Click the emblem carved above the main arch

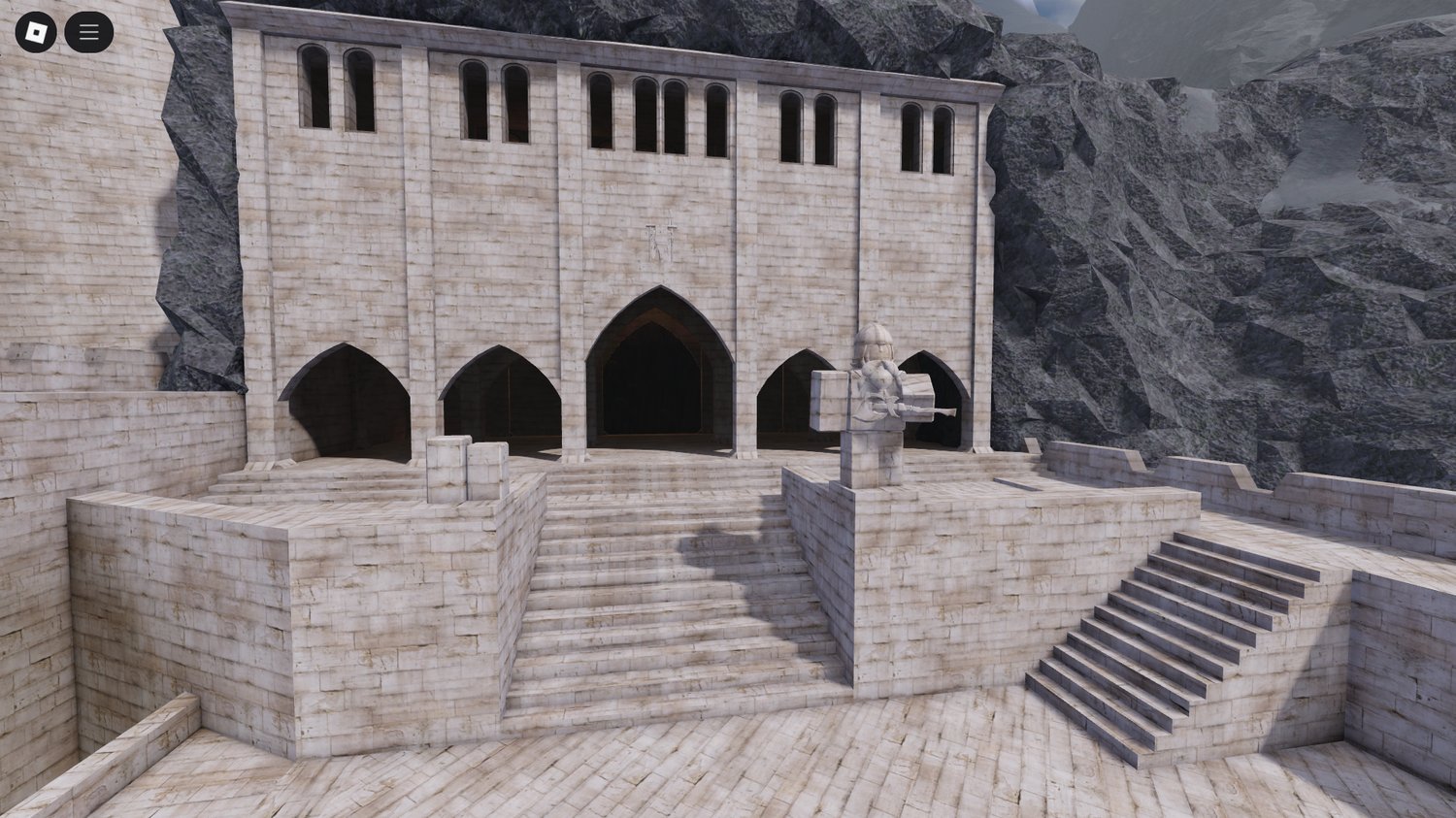[657, 241]
